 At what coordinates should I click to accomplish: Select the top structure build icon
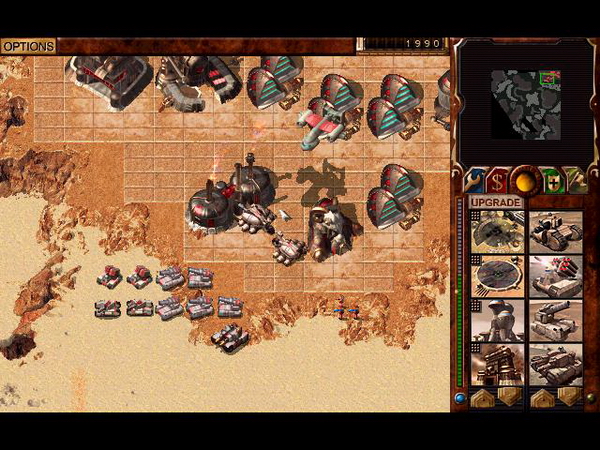497,232
